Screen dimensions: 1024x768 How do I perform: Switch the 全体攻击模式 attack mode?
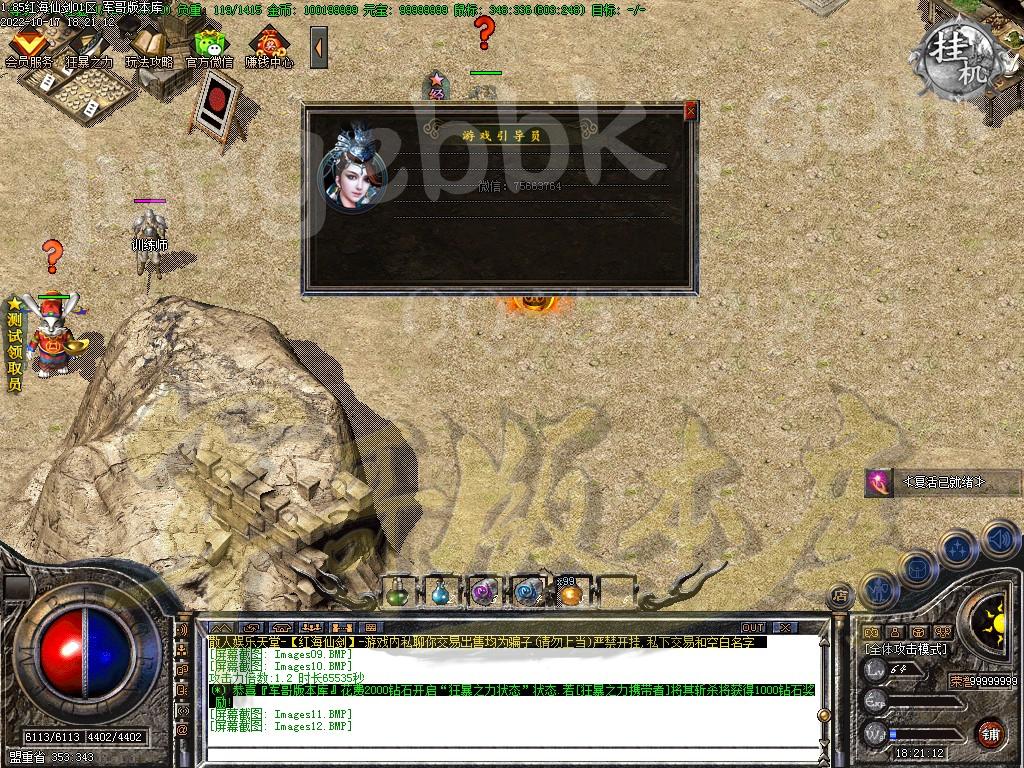[906, 649]
